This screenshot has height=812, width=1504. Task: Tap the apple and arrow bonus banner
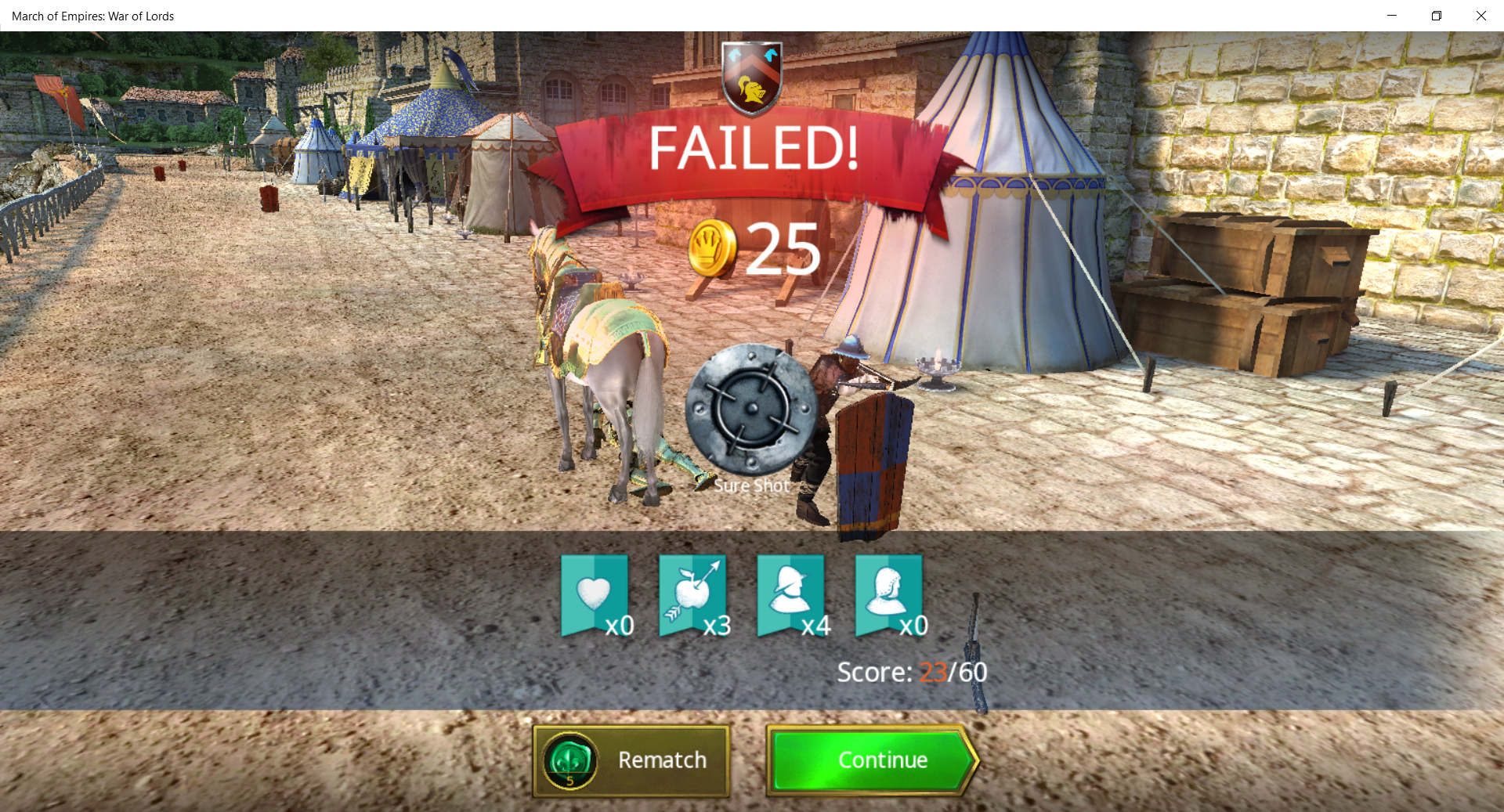coord(692,595)
